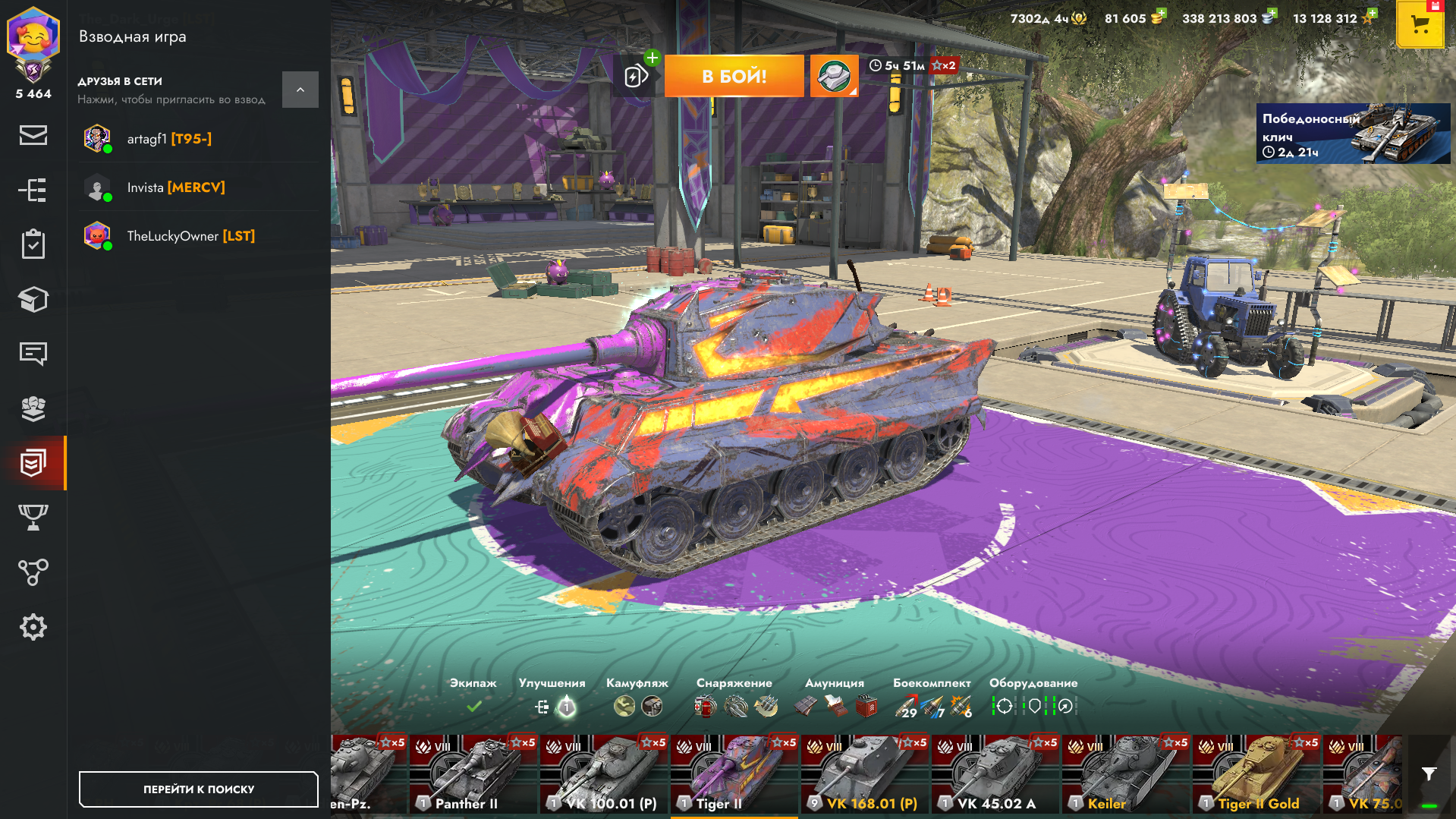Open the shop cart in the corner

click(1420, 24)
